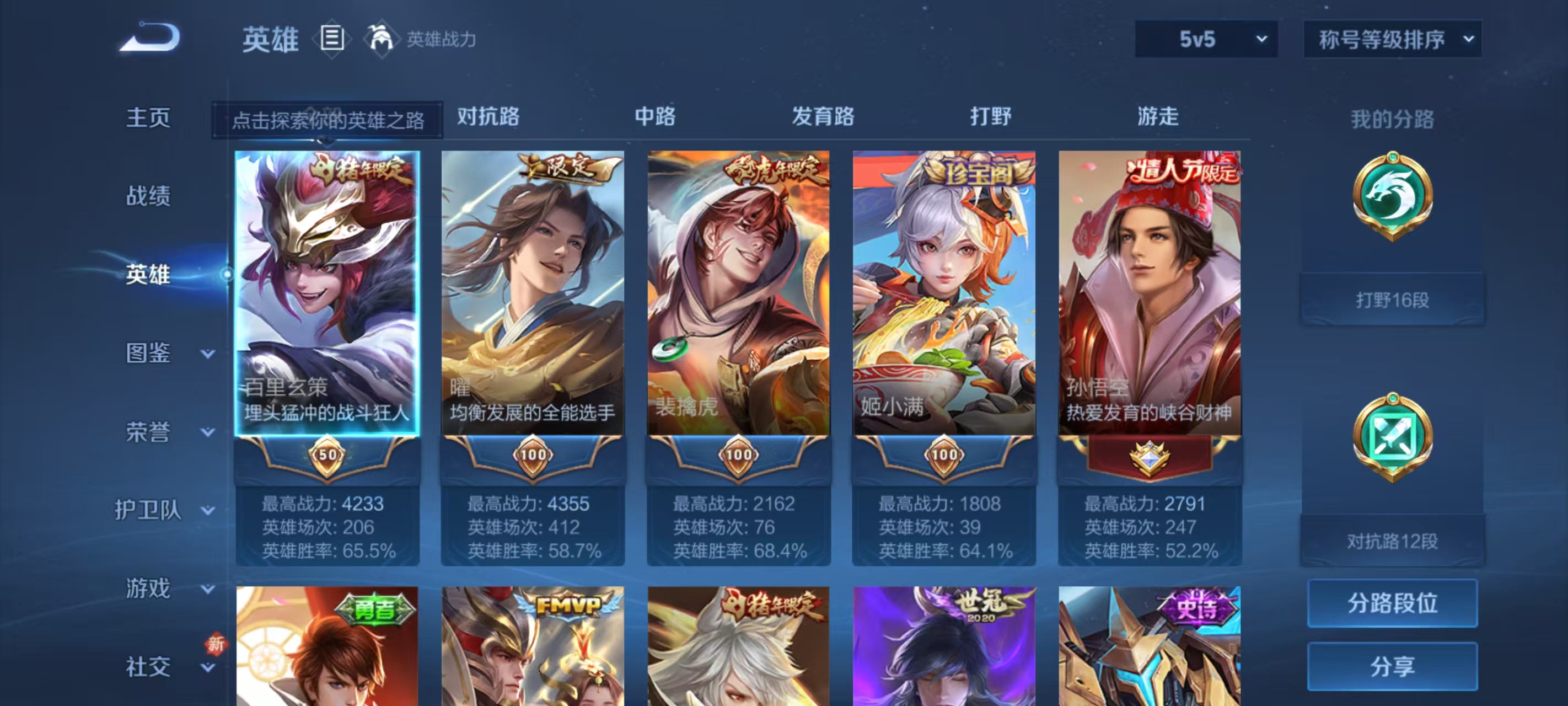This screenshot has width=1568, height=706.
Task: Click the 点击探索你的英雄之路 banner
Action: 332,119
